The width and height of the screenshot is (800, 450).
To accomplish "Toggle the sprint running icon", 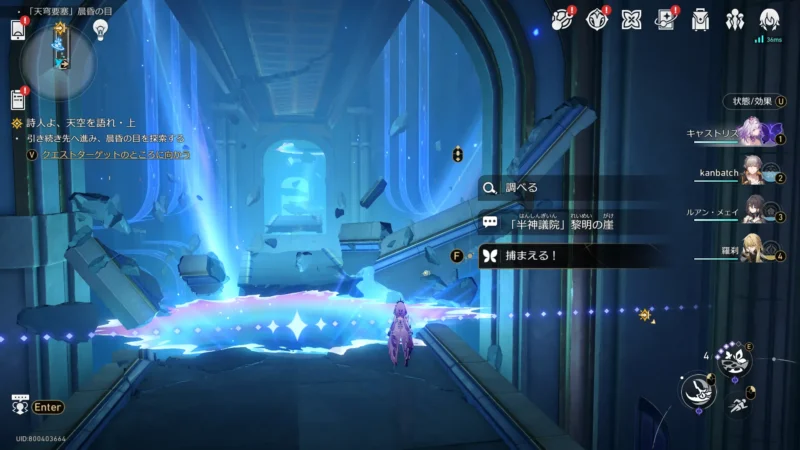I will coord(738,405).
